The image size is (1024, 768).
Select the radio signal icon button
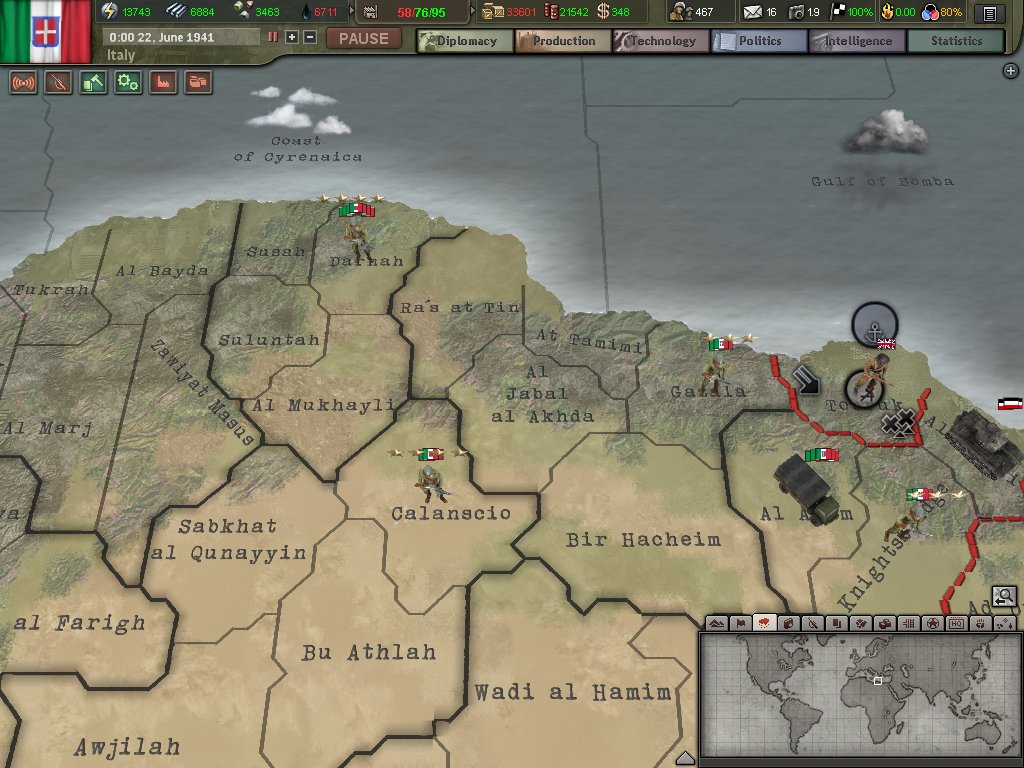pos(23,83)
